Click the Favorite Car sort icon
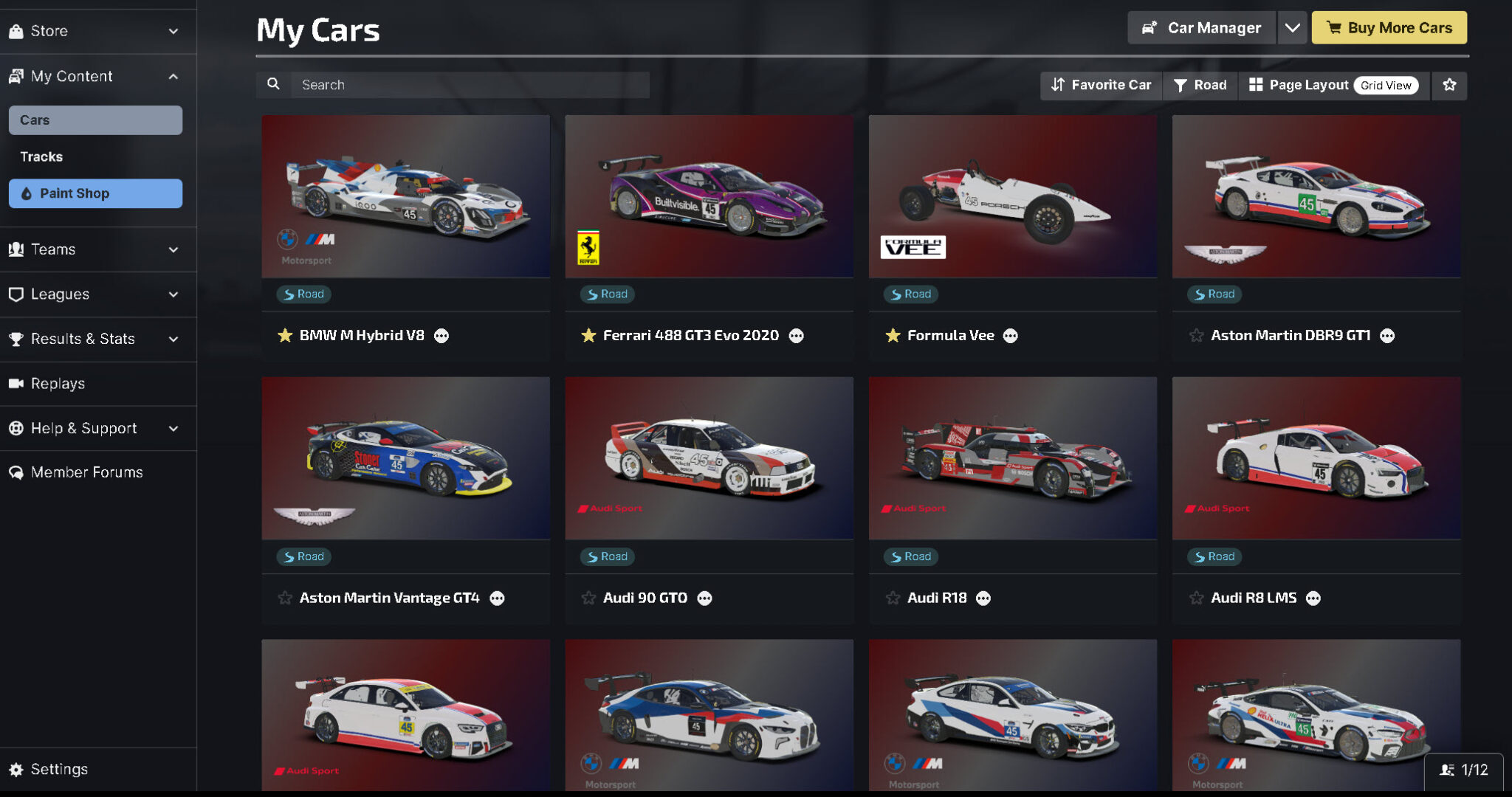 pos(1058,85)
